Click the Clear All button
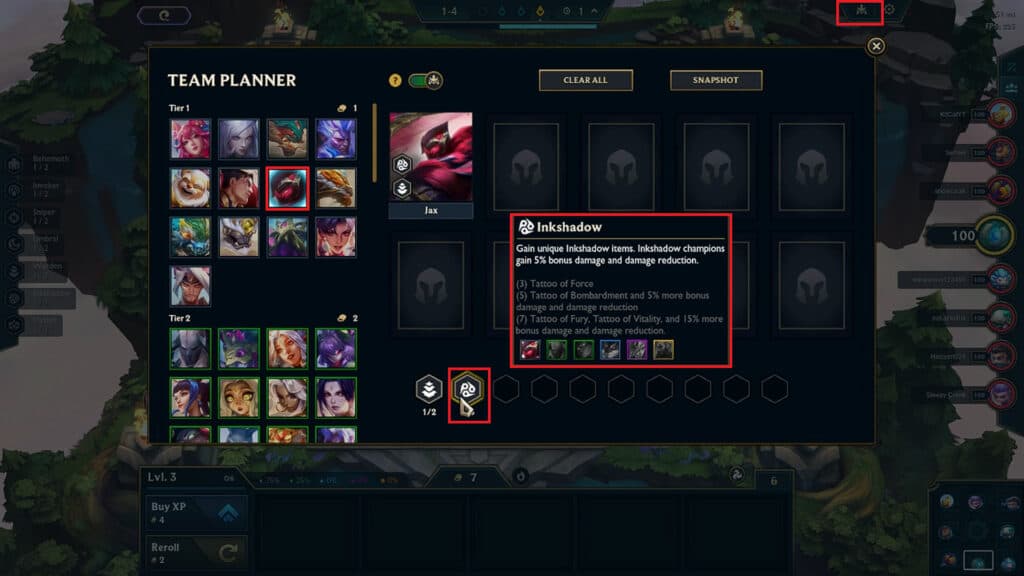1024x576 pixels. click(x=586, y=80)
